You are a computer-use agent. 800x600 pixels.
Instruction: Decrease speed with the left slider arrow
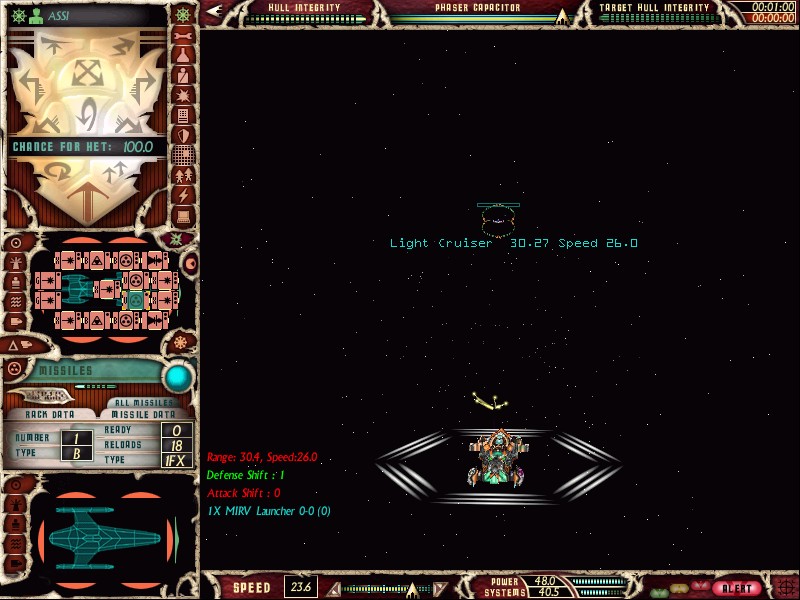[x=334, y=588]
